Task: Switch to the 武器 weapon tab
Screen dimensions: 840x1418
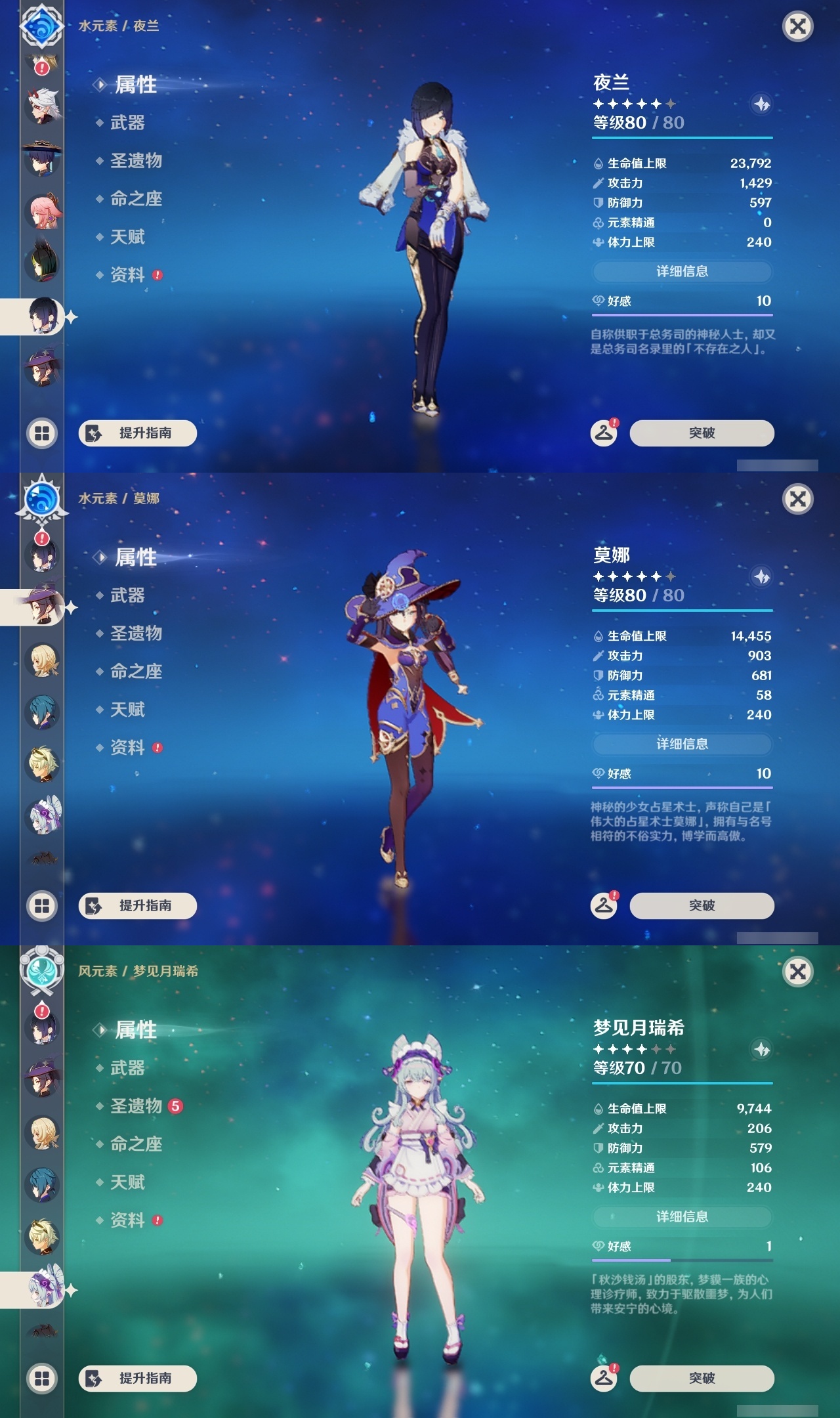Action: point(128,123)
